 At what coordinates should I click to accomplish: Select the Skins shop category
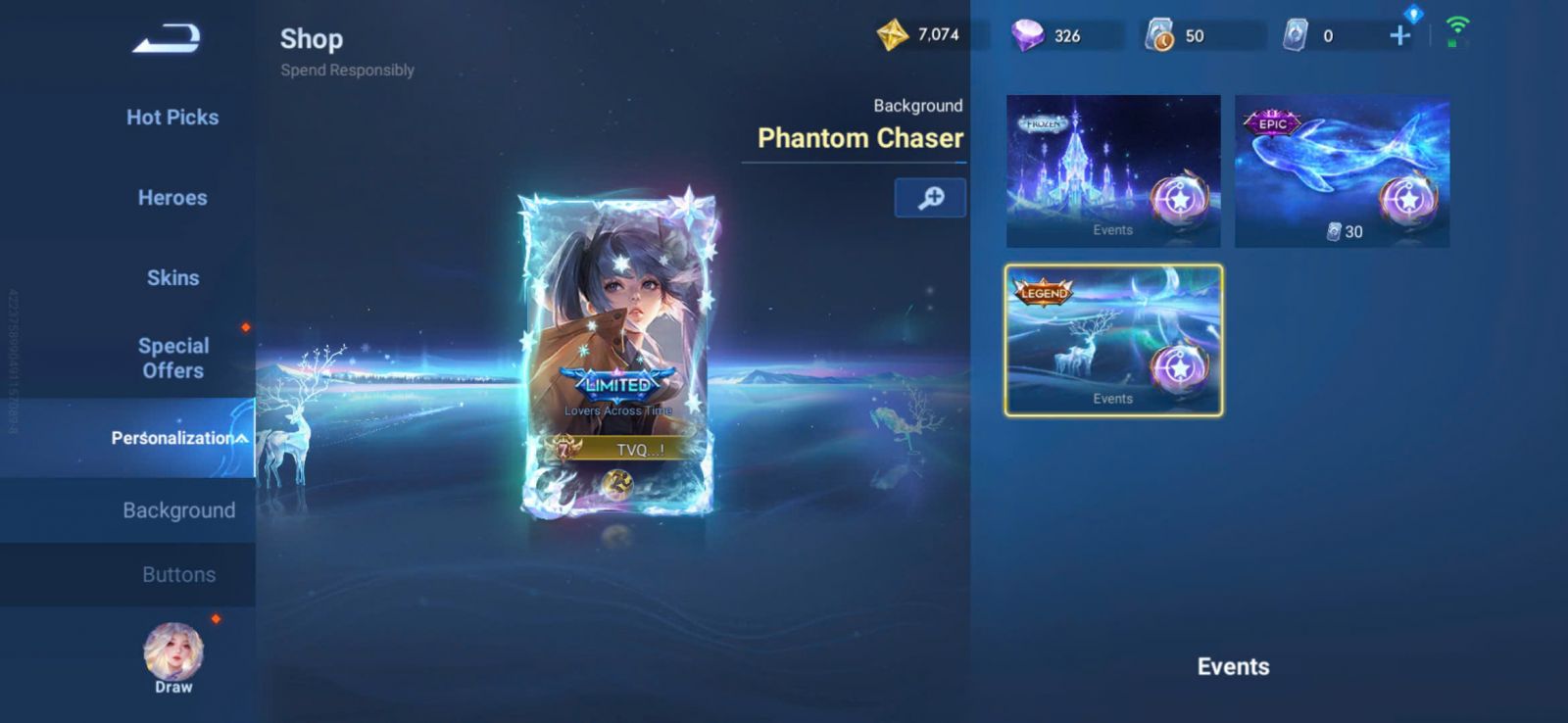tap(172, 278)
